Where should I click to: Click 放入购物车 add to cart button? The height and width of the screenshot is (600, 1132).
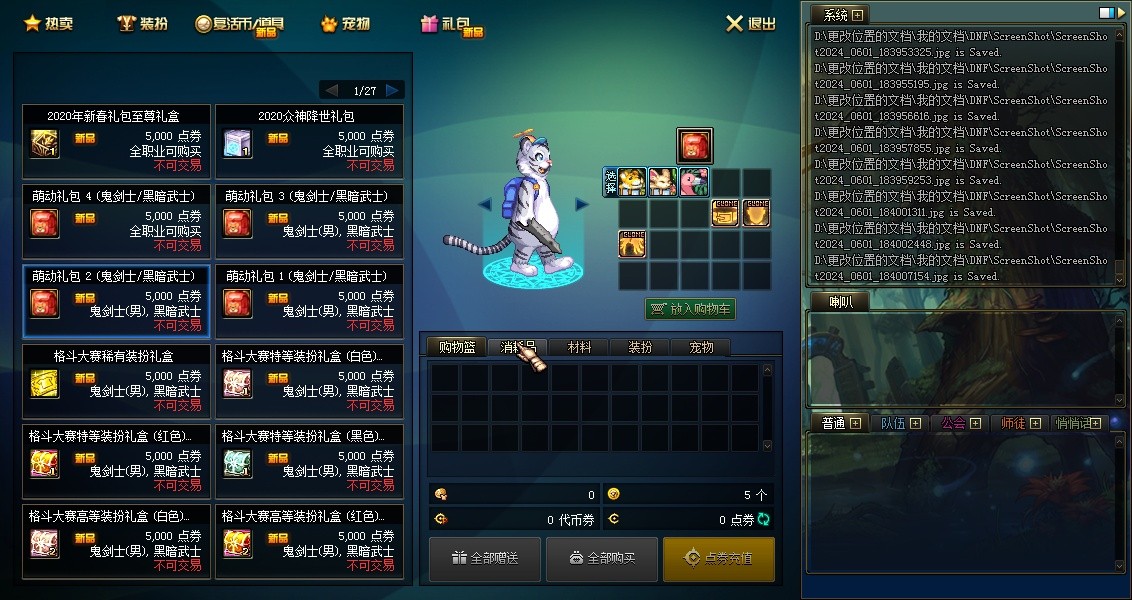pyautogui.click(x=691, y=309)
